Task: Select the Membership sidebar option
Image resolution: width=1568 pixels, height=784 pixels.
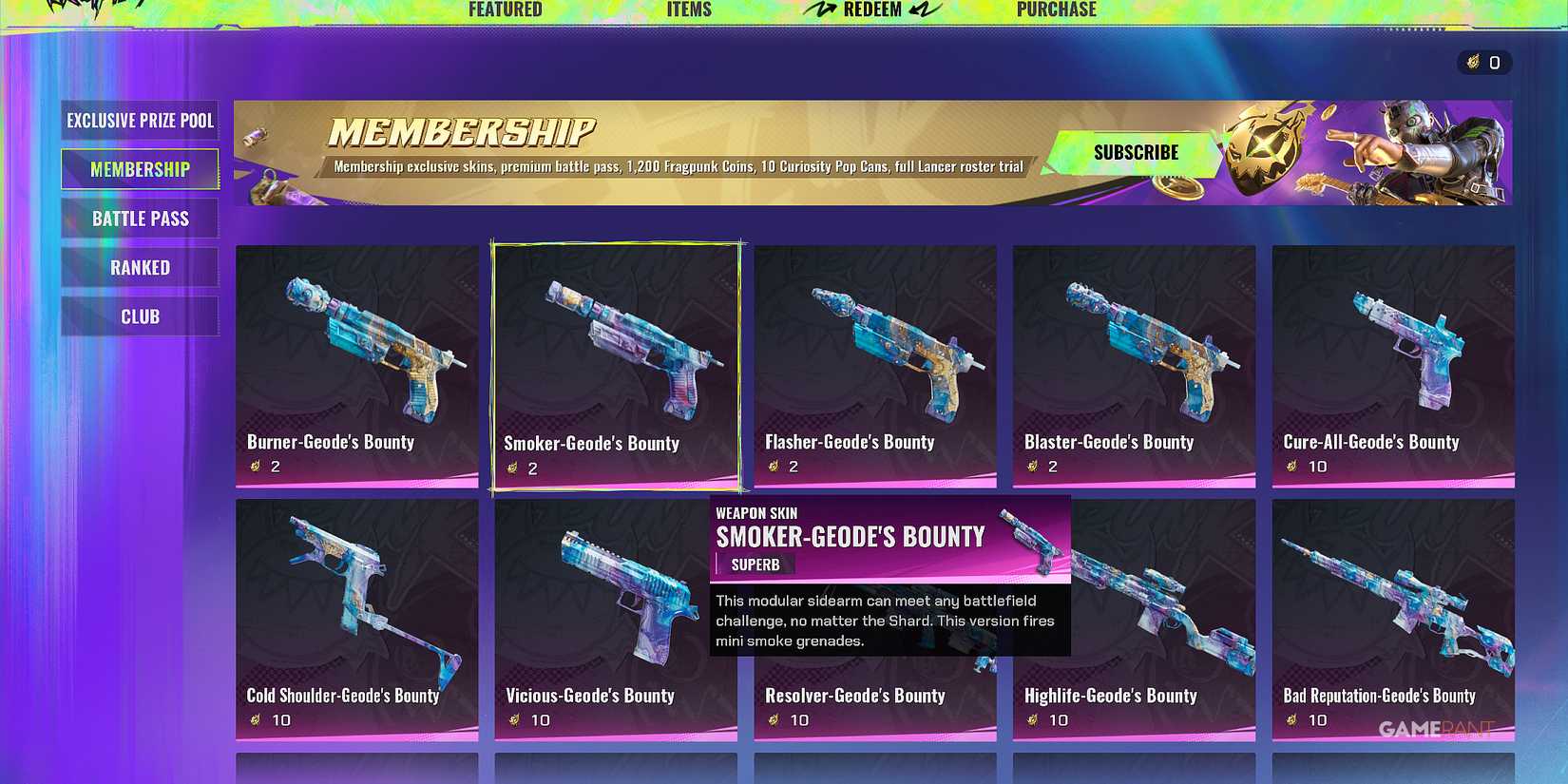Action: (139, 169)
